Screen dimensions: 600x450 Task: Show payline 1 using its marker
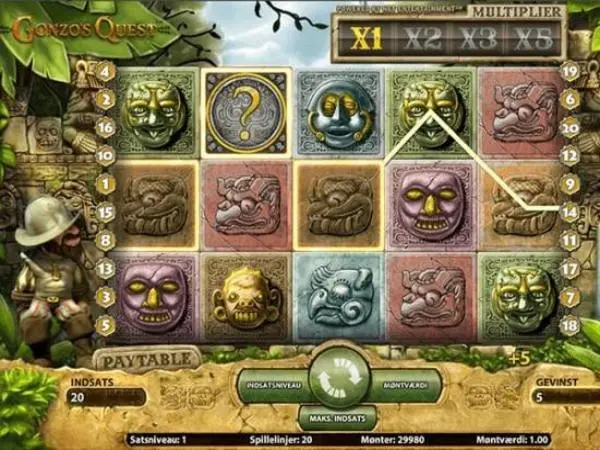[105, 184]
